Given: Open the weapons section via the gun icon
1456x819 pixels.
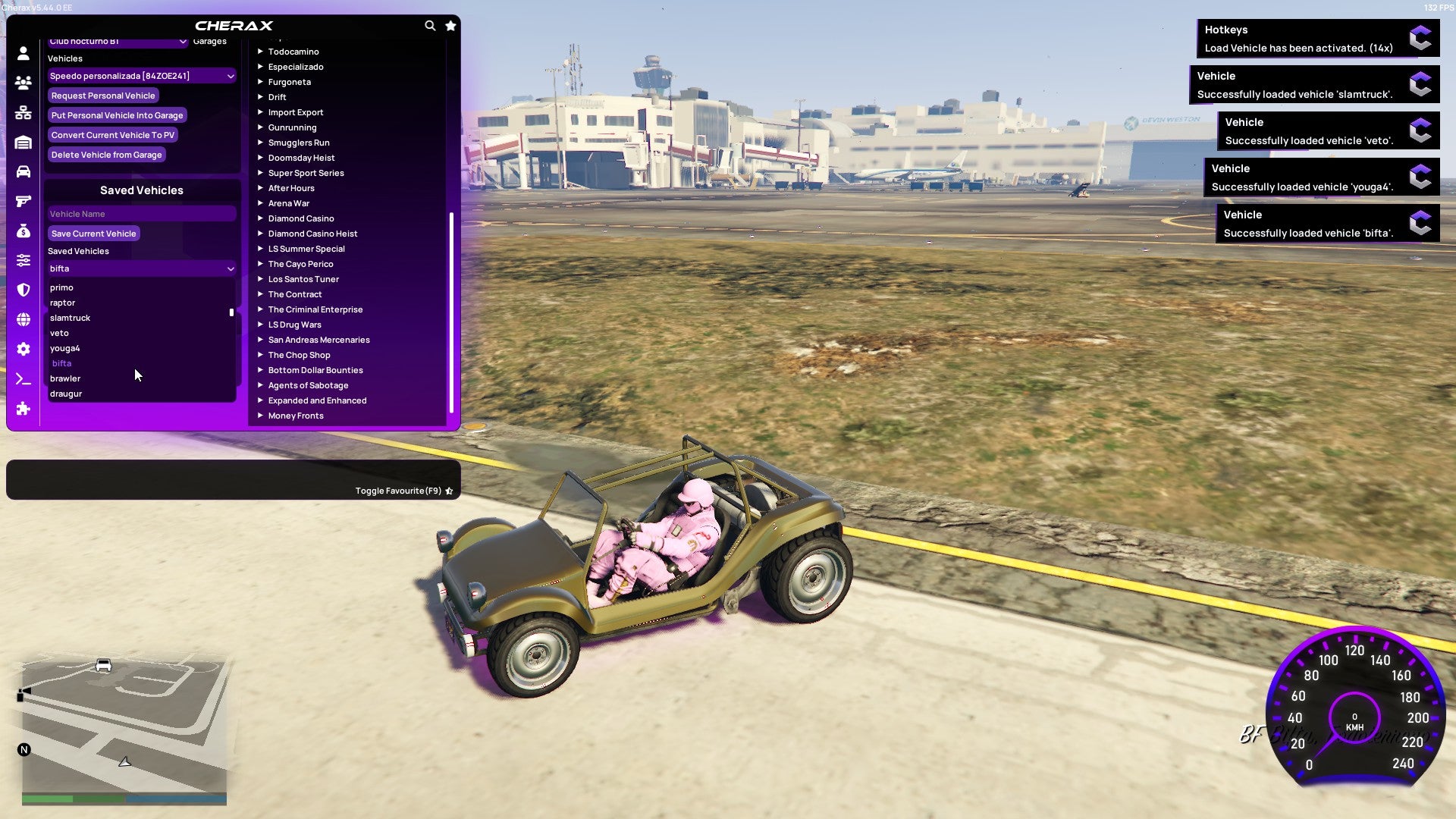Looking at the screenshot, I should [x=23, y=201].
